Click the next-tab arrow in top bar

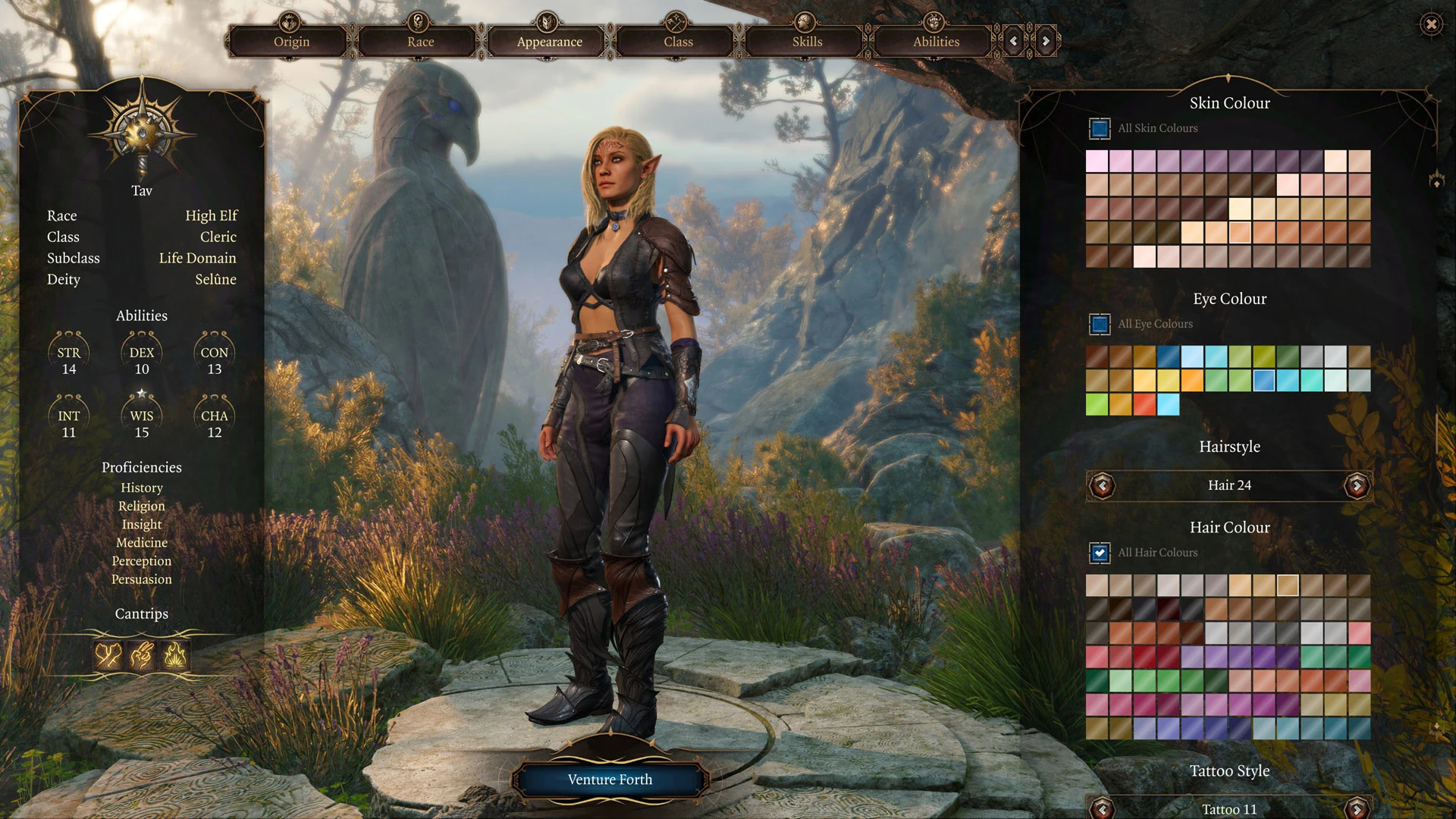(x=1046, y=42)
